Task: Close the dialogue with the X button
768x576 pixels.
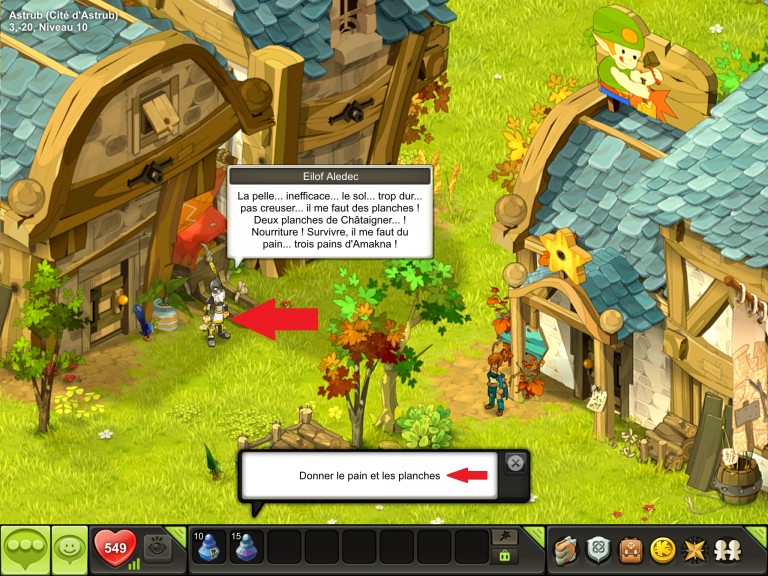Action: point(515,462)
